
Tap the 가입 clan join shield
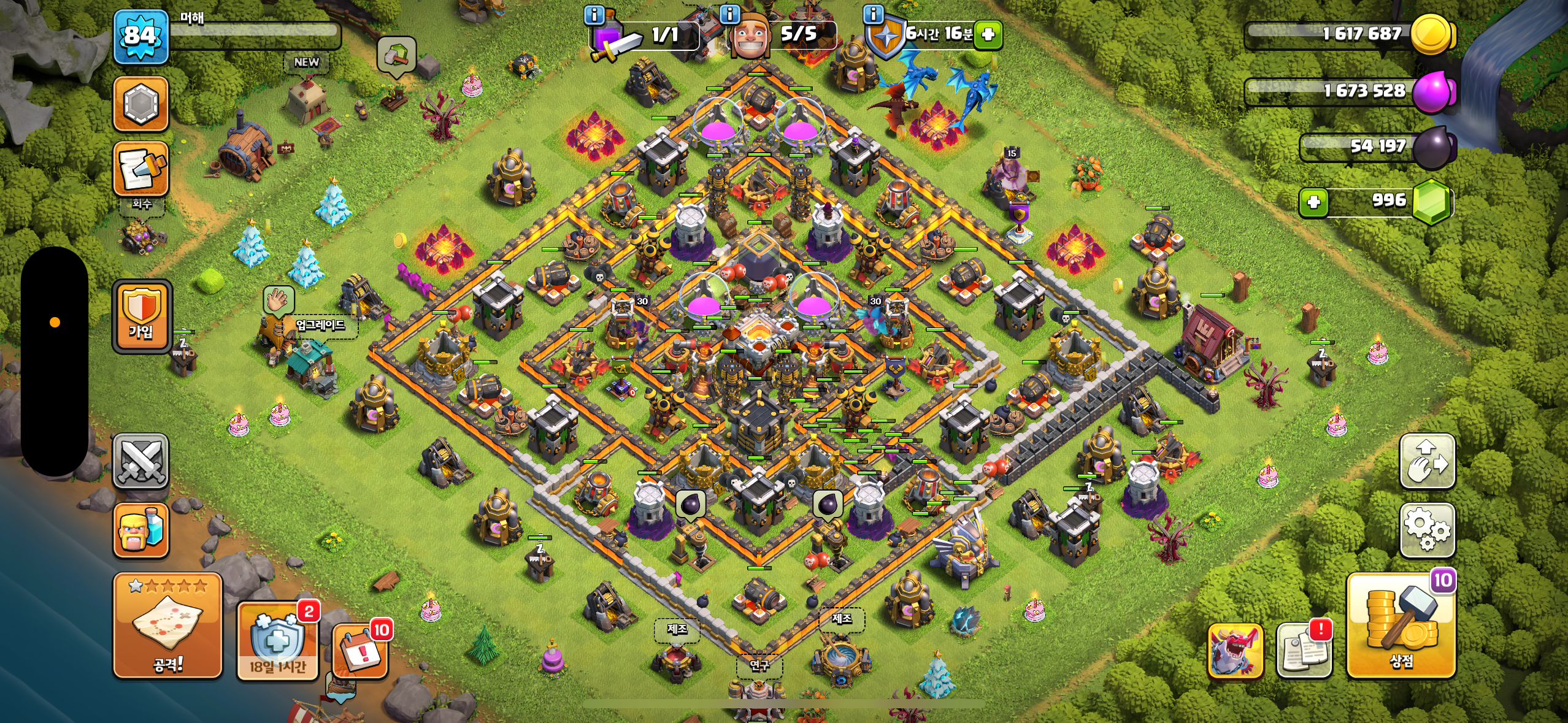point(141,316)
